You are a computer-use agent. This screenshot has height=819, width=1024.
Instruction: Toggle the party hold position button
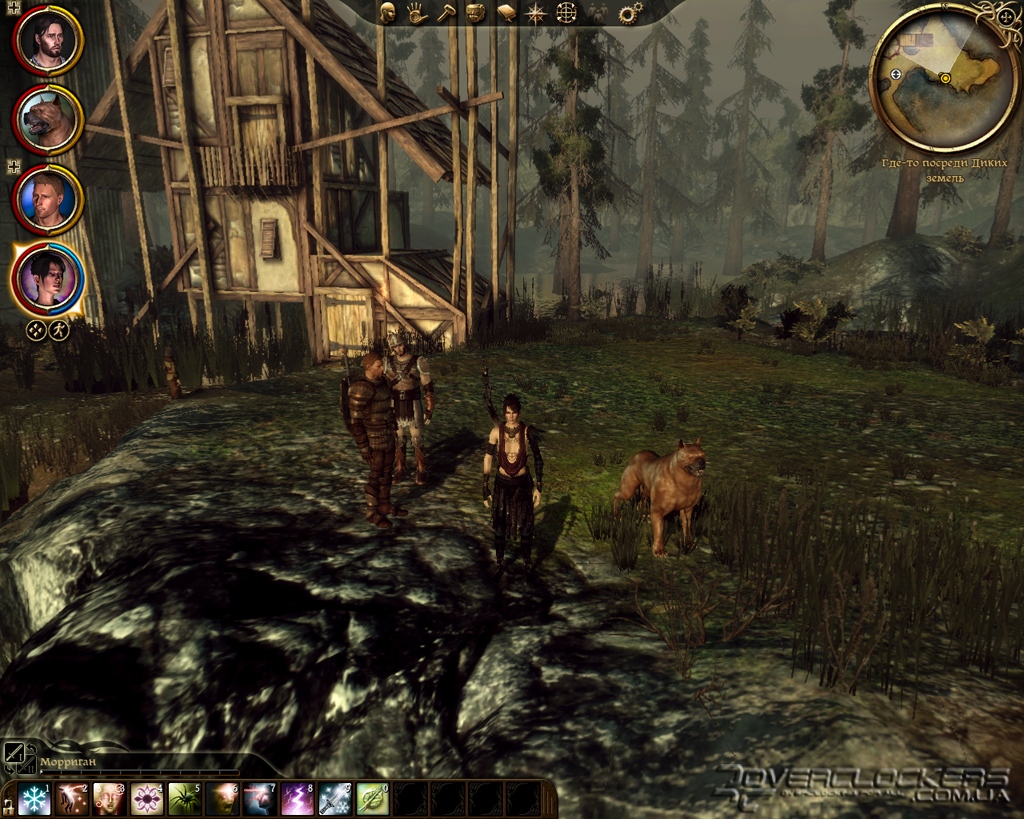coord(59,330)
